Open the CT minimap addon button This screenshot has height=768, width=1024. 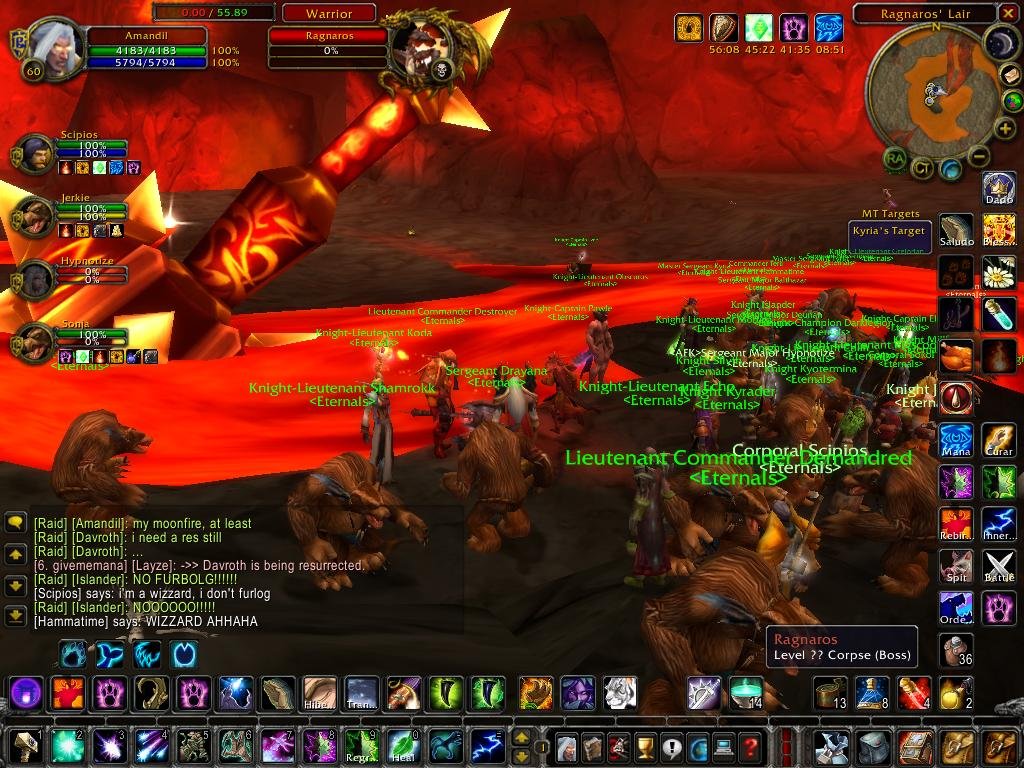click(922, 168)
